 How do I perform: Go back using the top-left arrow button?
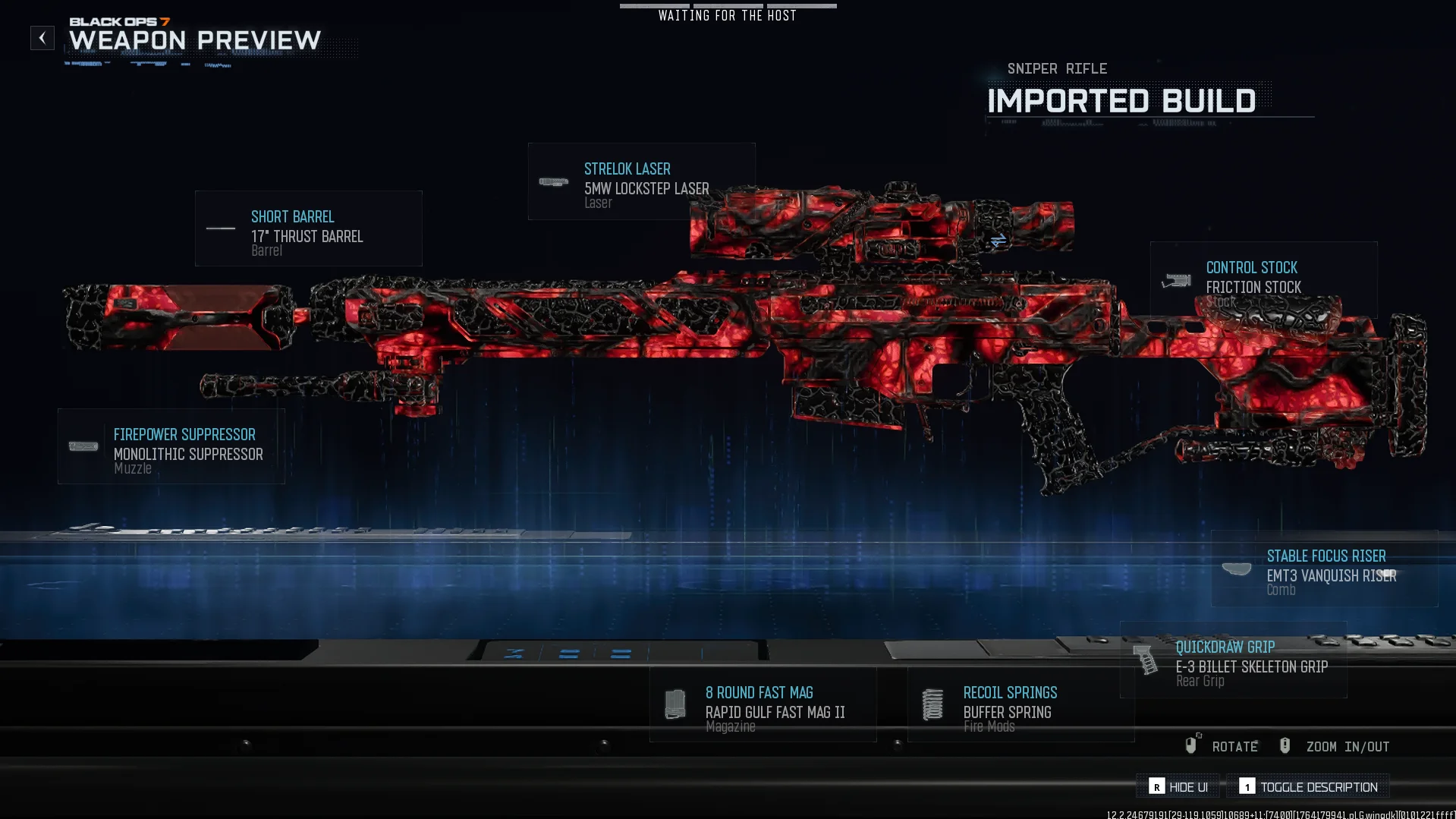pos(42,38)
